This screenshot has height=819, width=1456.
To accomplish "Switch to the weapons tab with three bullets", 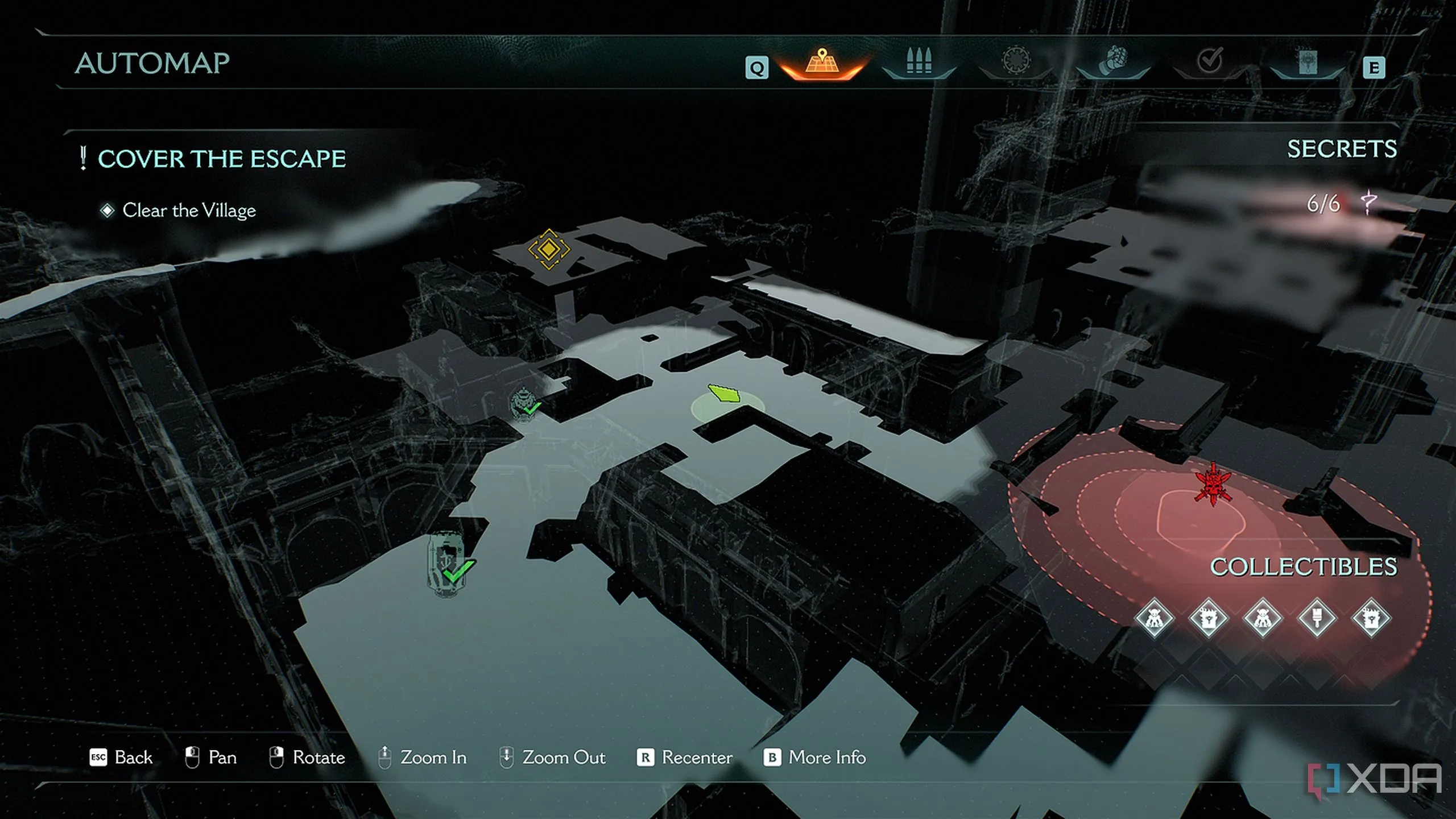I will tap(919, 61).
